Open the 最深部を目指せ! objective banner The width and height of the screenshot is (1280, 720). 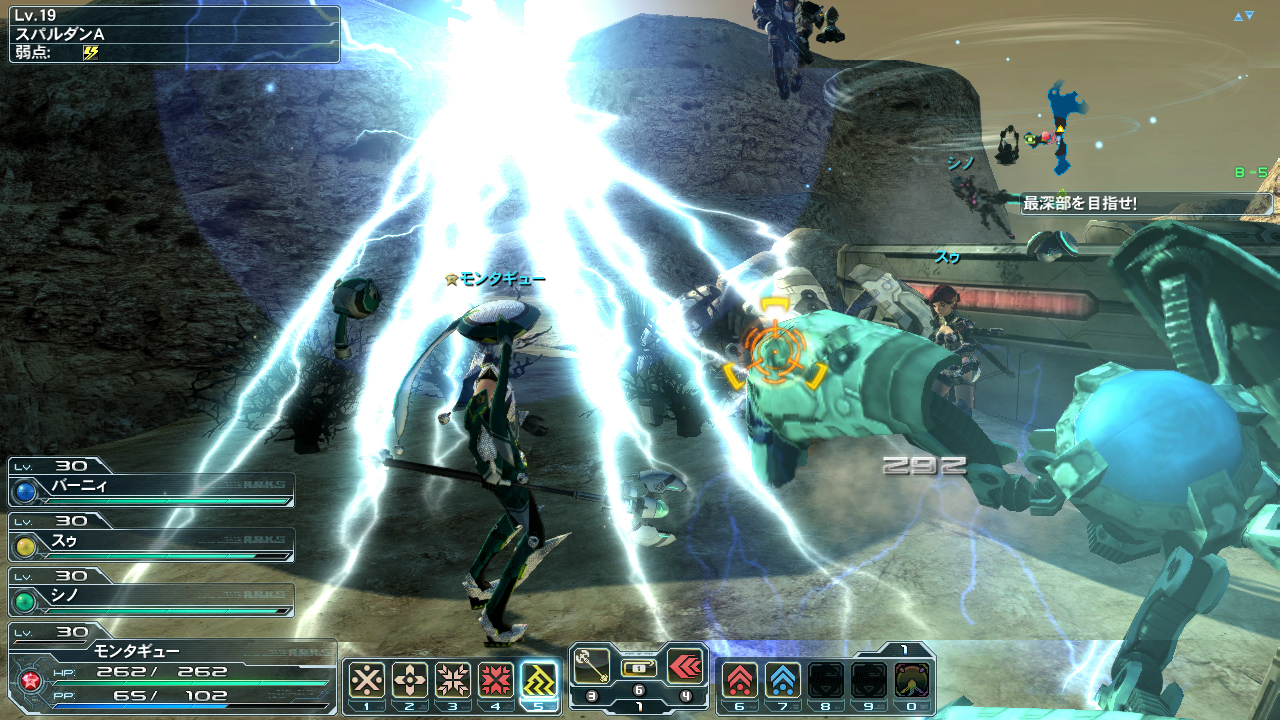1146,204
